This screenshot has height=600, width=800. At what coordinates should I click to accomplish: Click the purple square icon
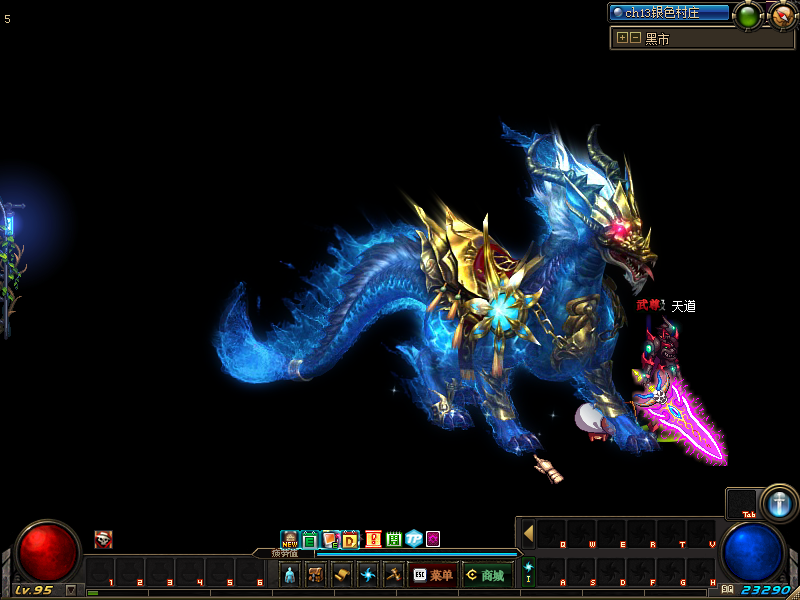(x=433, y=540)
